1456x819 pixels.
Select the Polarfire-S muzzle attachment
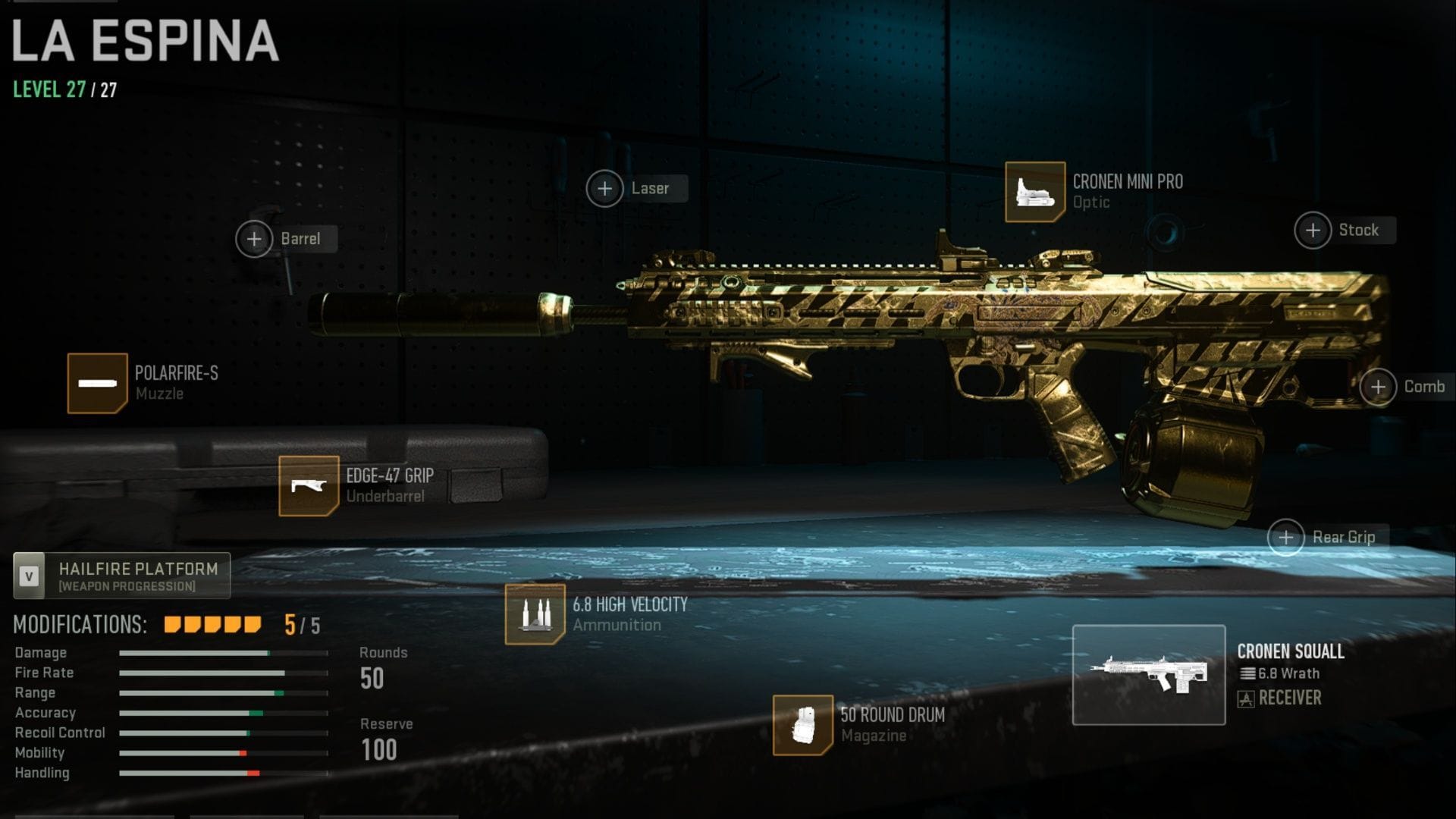pyautogui.click(x=97, y=384)
